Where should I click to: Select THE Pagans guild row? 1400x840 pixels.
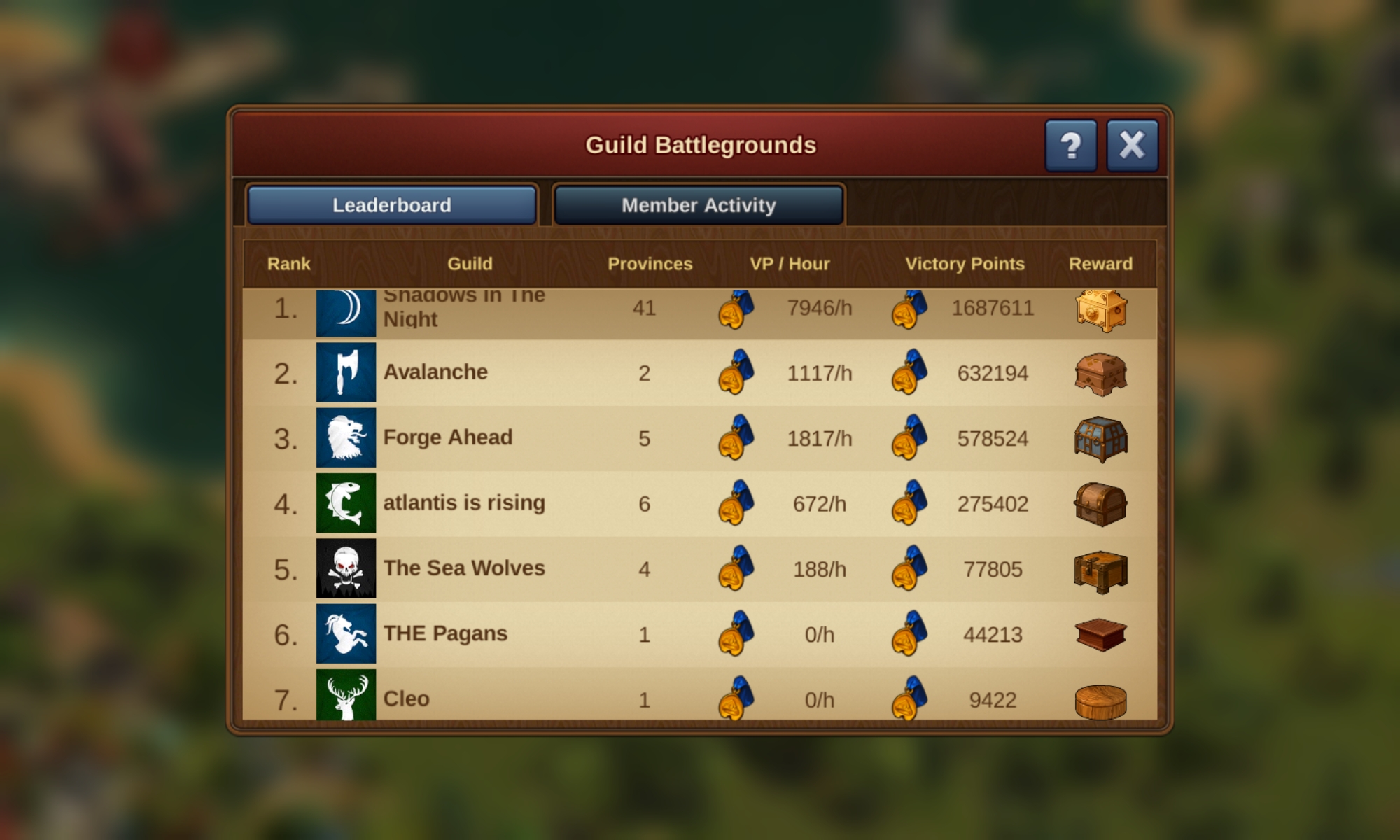pyautogui.click(x=445, y=633)
